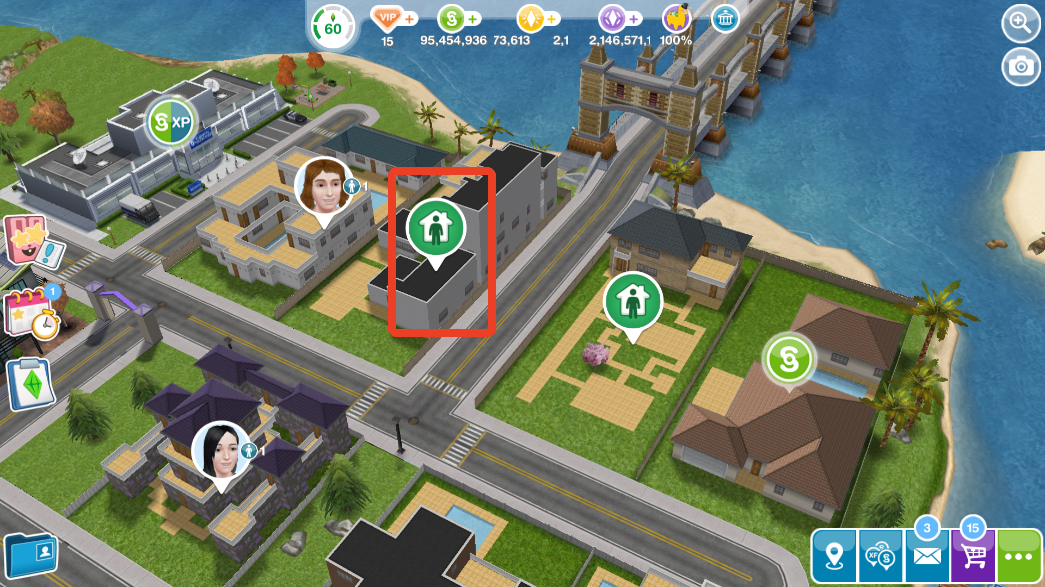
Task: Take a snapshot with the camera button
Action: [1020, 66]
